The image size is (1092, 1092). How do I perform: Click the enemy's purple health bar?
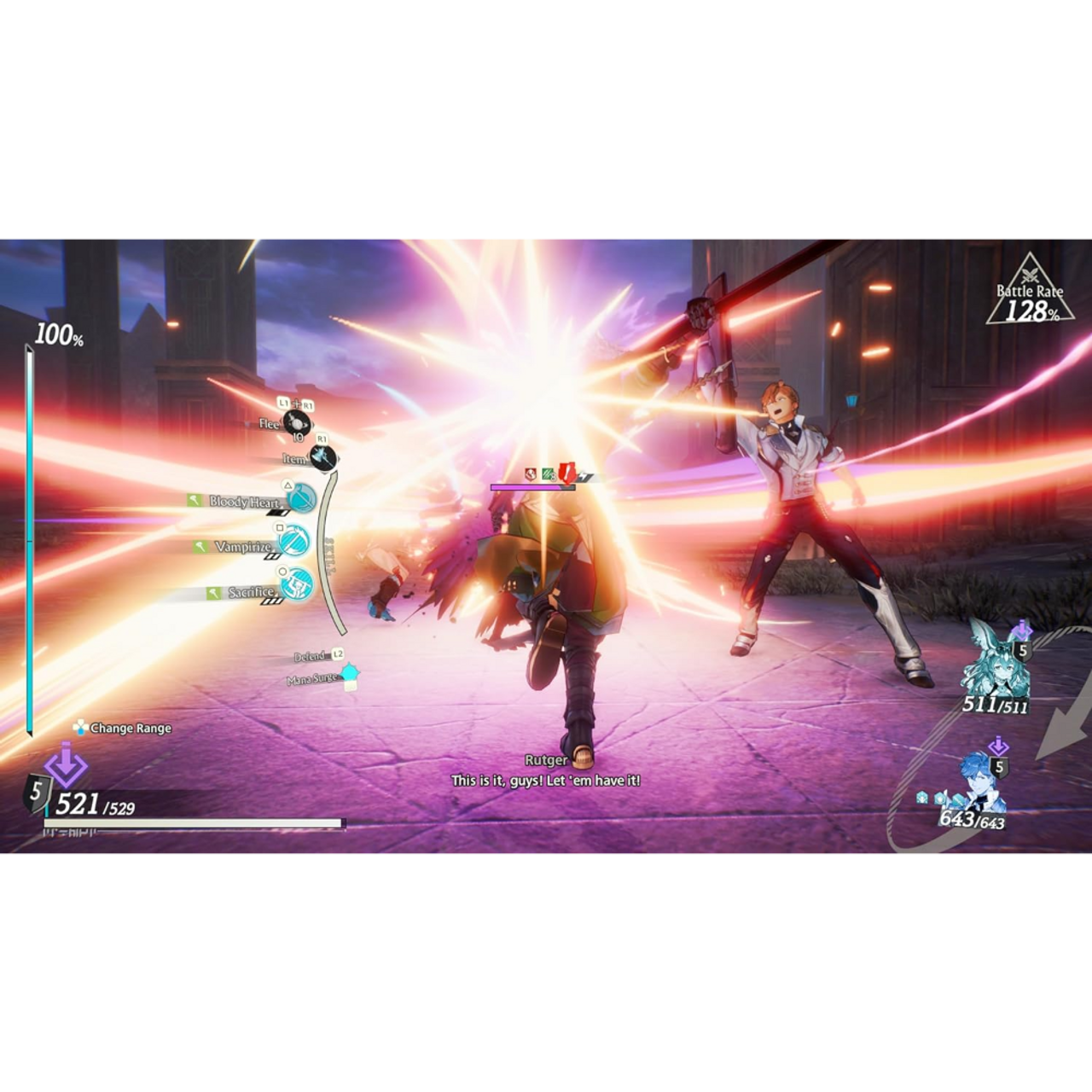point(531,487)
